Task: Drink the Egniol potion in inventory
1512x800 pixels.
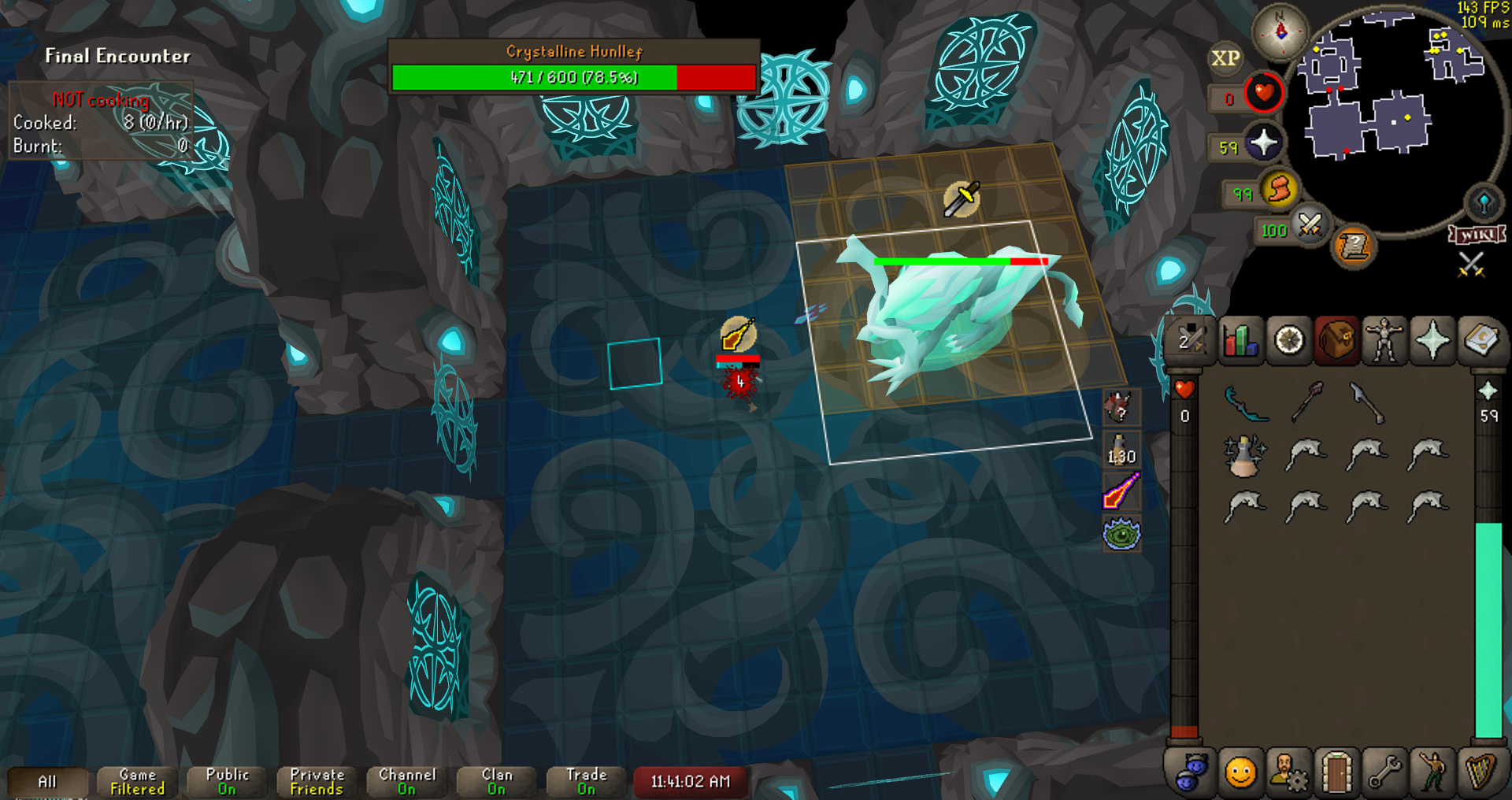Action: click(x=1244, y=455)
